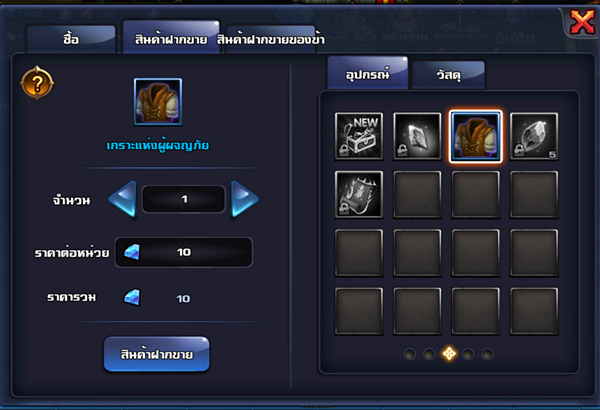The width and height of the screenshot is (600, 410).
Task: Switch to the ชื่อ tab
Action: (x=70, y=41)
